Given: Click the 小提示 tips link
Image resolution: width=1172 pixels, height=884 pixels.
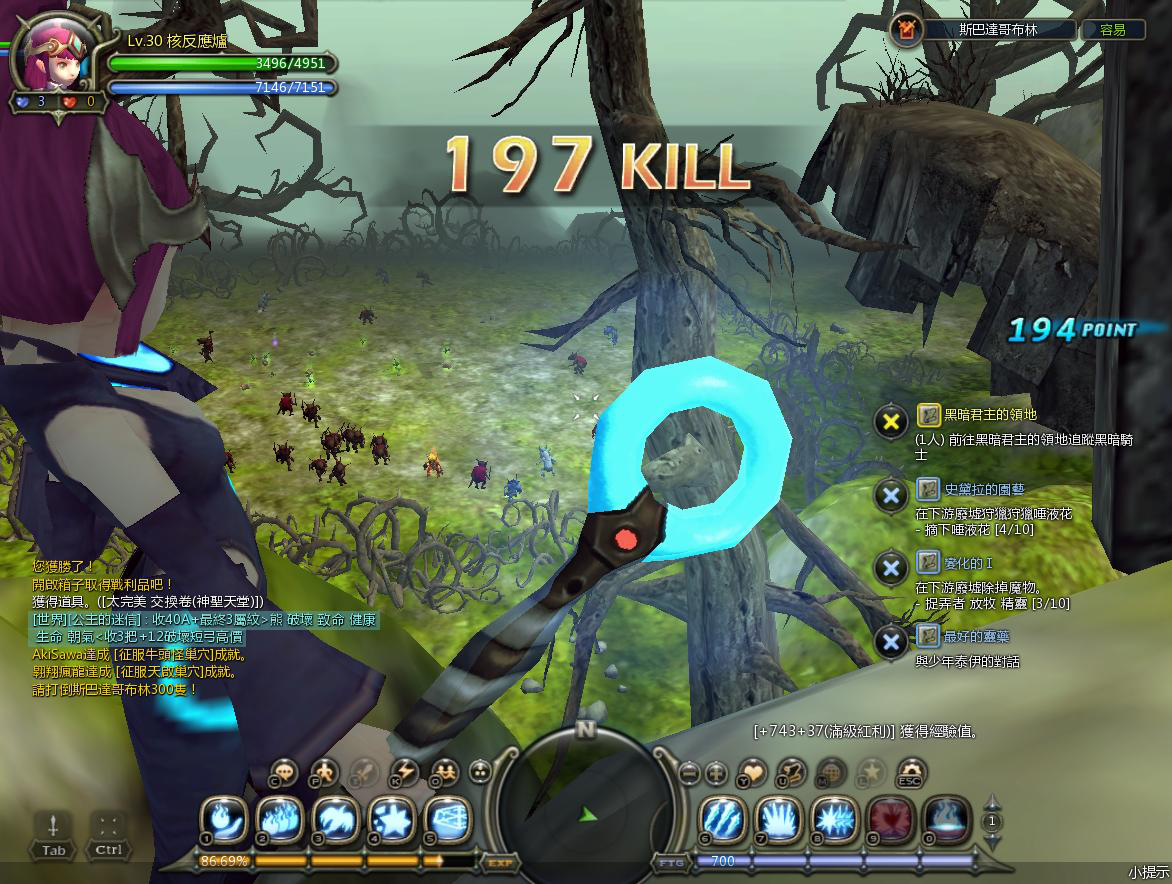Looking at the screenshot, I should coord(1148,873).
